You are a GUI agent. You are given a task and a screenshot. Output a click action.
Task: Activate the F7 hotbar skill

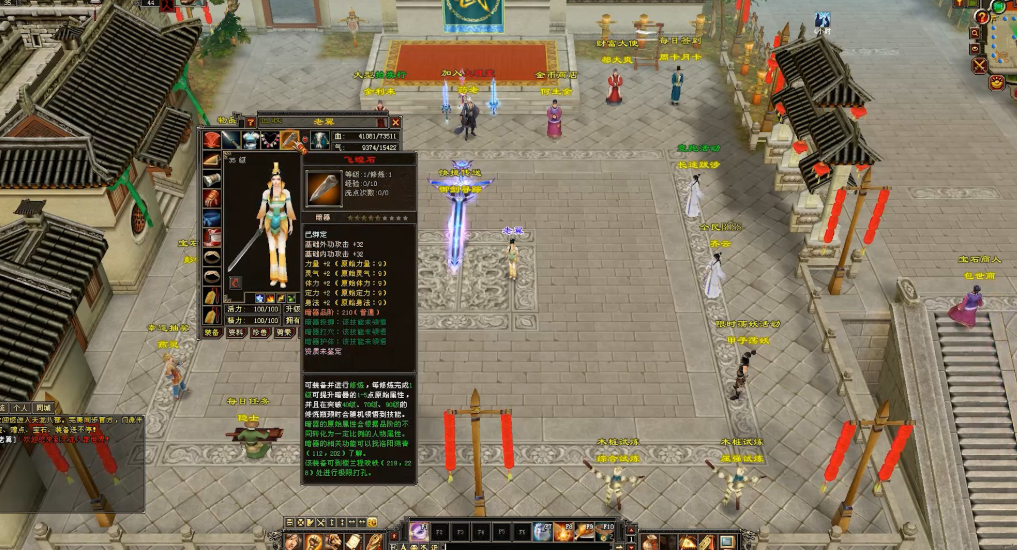point(542,532)
